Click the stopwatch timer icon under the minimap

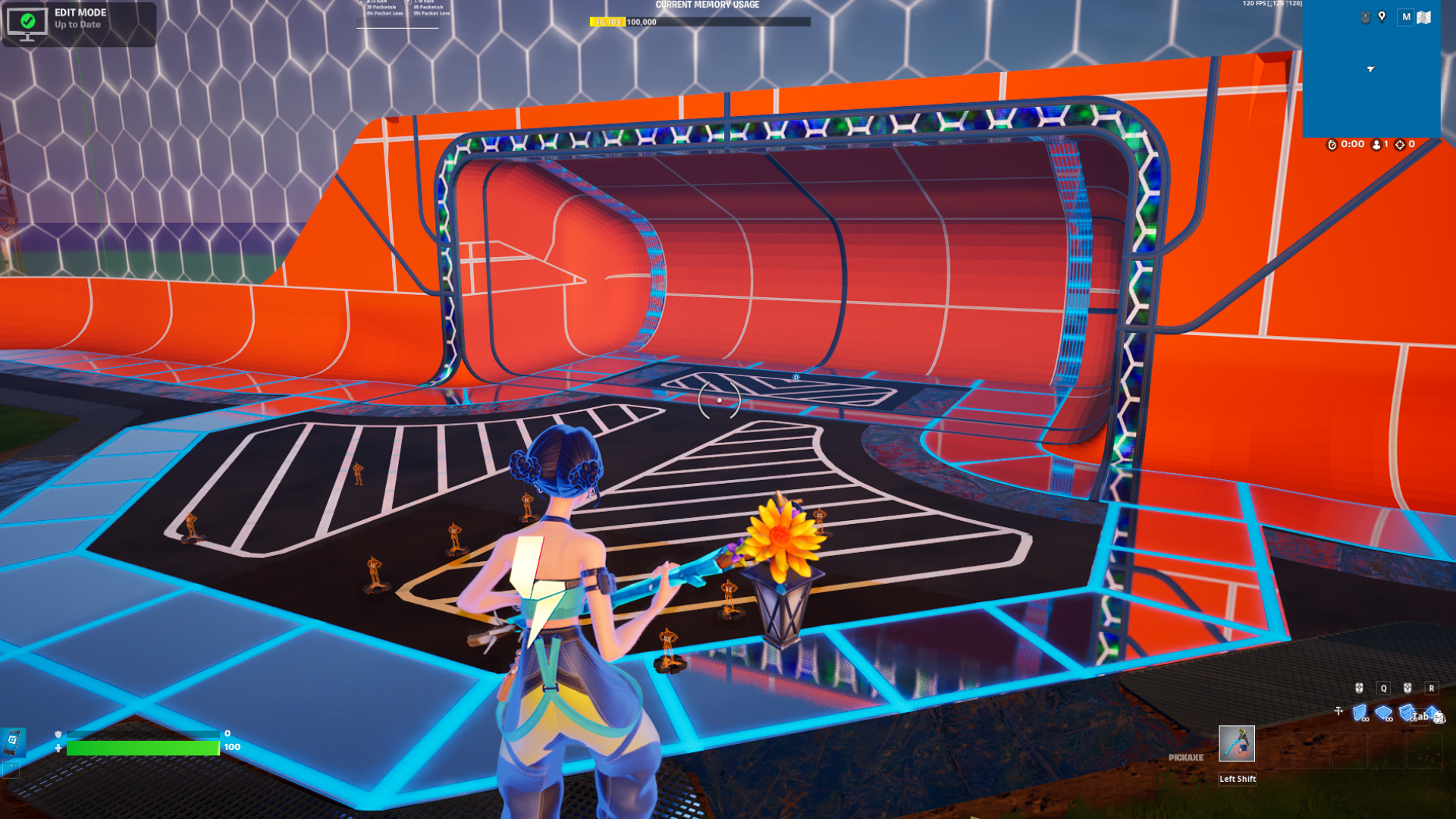[x=1332, y=144]
